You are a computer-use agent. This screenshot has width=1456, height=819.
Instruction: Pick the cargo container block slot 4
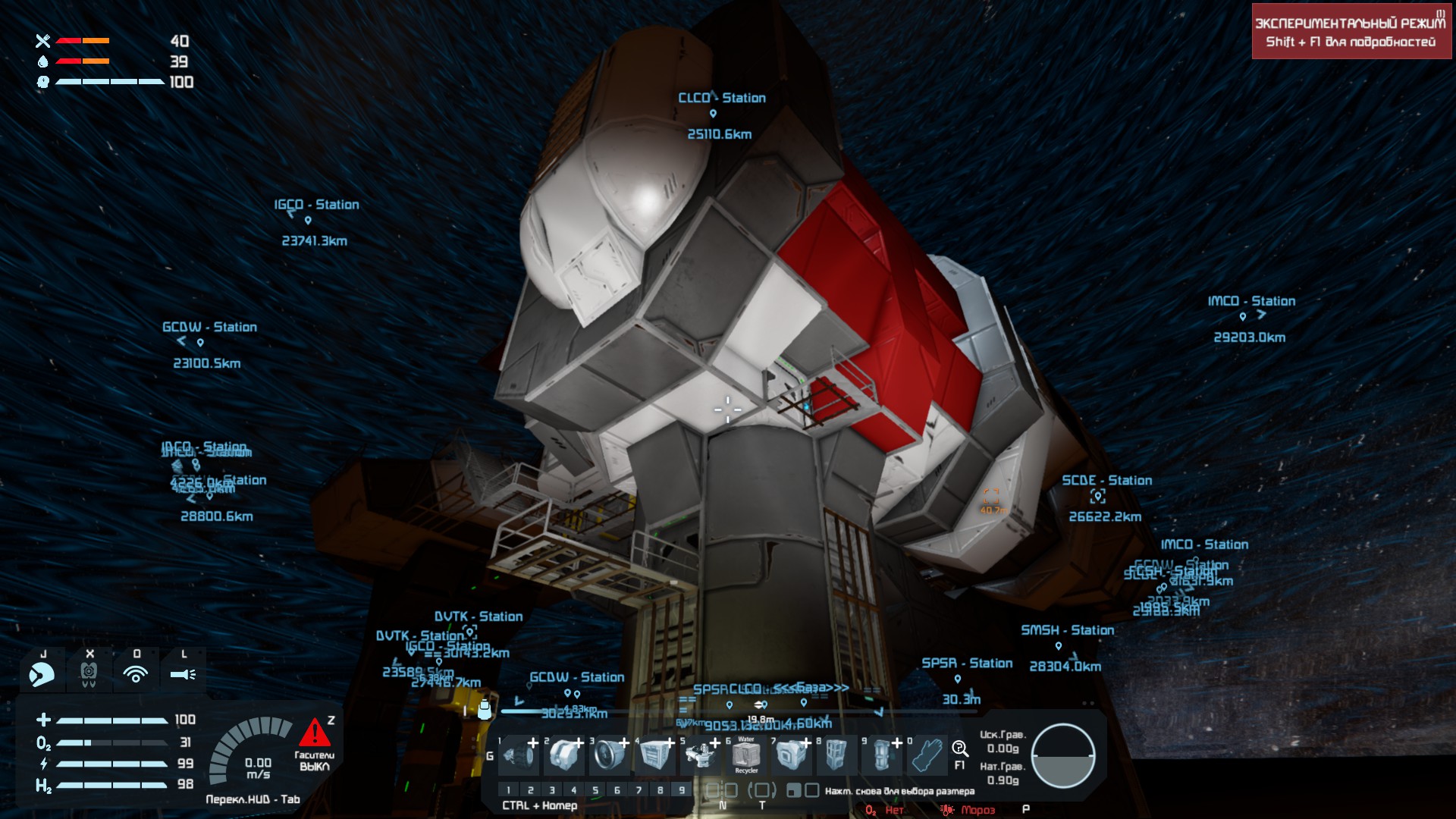click(655, 755)
